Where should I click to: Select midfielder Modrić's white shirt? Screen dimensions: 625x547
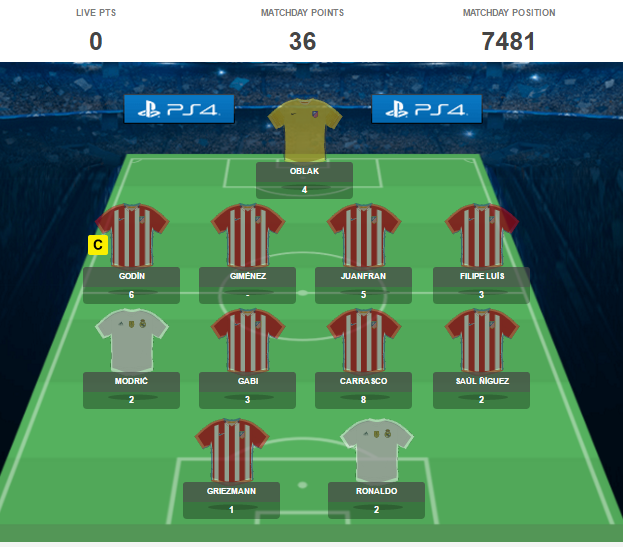pyautogui.click(x=131, y=342)
